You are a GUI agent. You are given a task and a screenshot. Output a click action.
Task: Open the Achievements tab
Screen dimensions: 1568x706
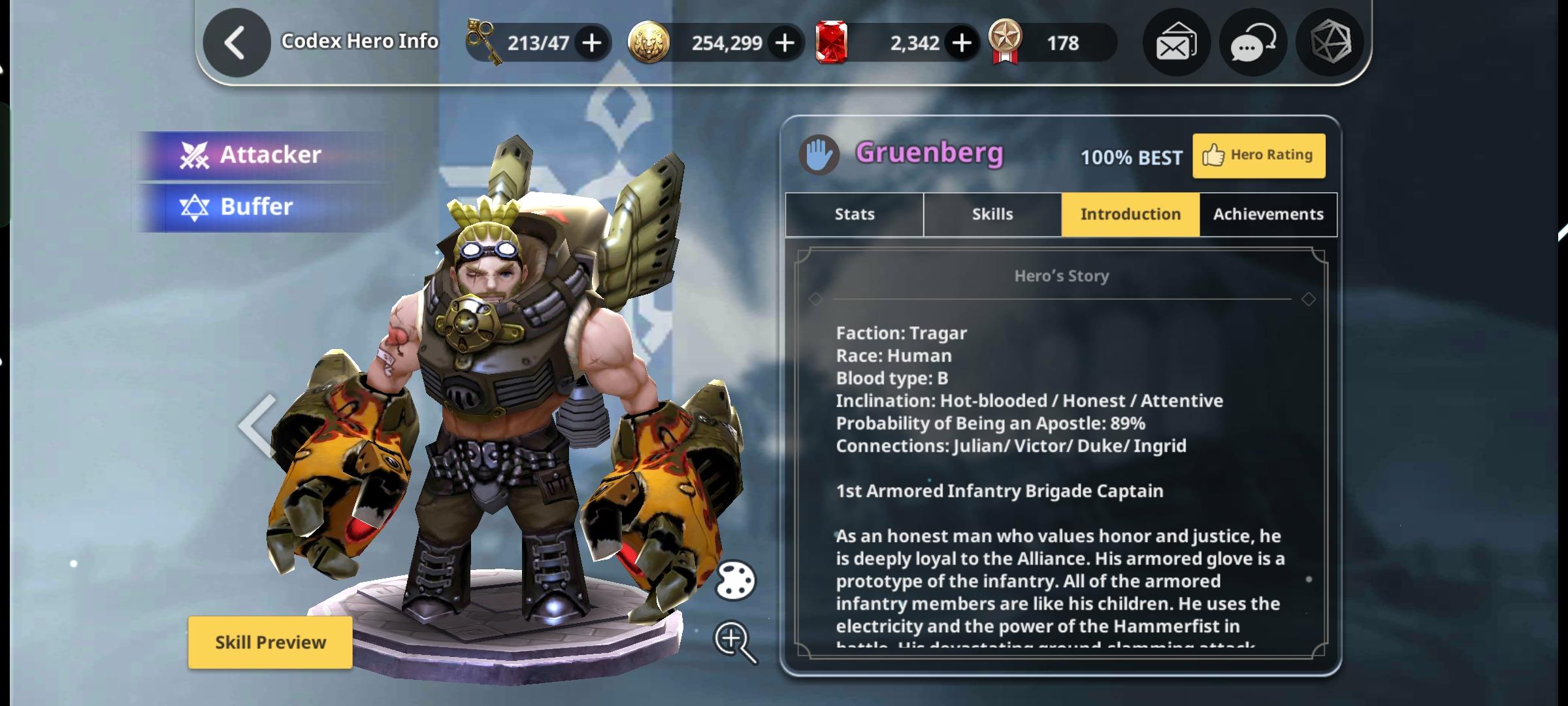(1267, 214)
